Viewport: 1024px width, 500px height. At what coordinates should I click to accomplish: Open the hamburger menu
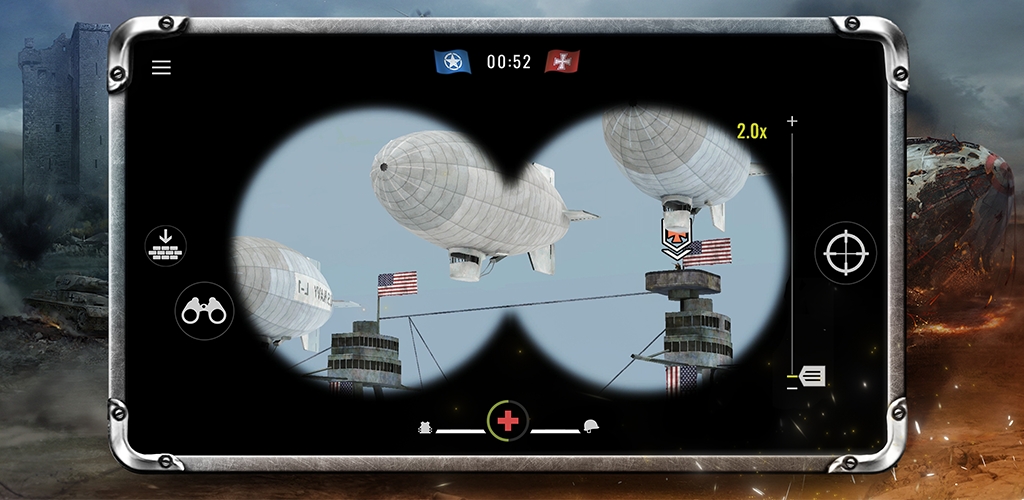tap(161, 68)
